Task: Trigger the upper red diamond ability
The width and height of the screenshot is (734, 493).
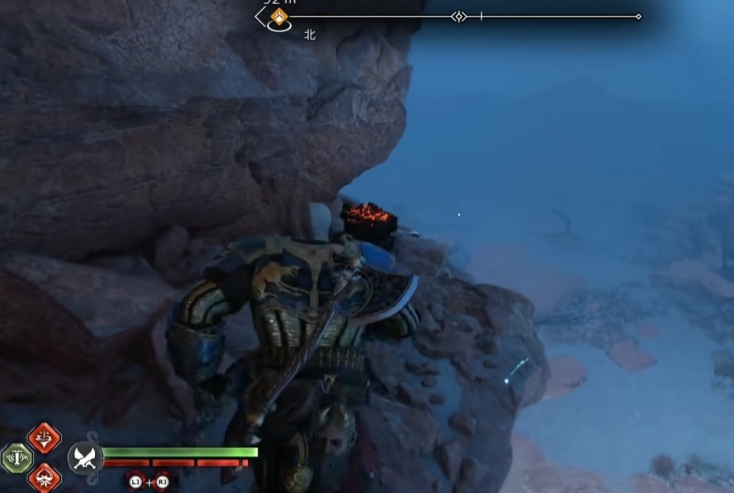Action: [x=44, y=437]
